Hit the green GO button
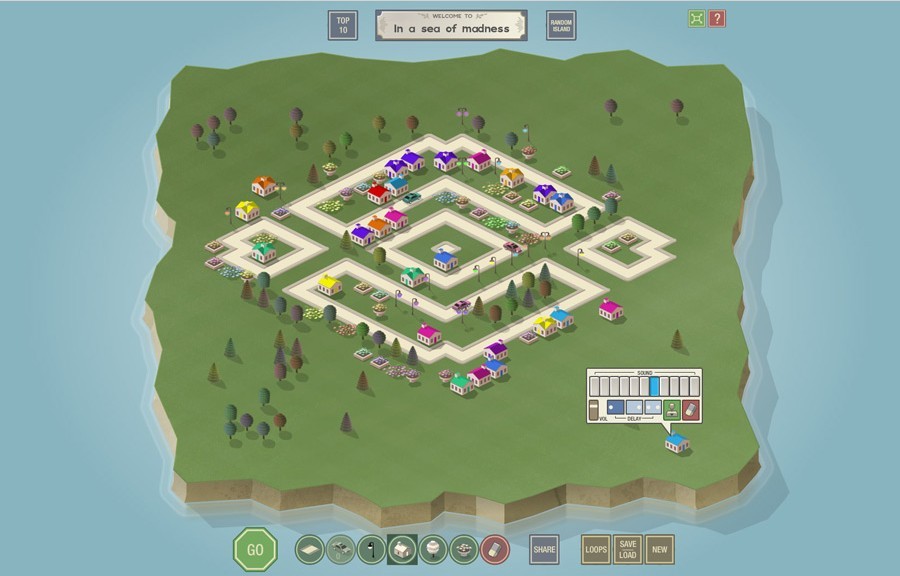 pyautogui.click(x=255, y=549)
